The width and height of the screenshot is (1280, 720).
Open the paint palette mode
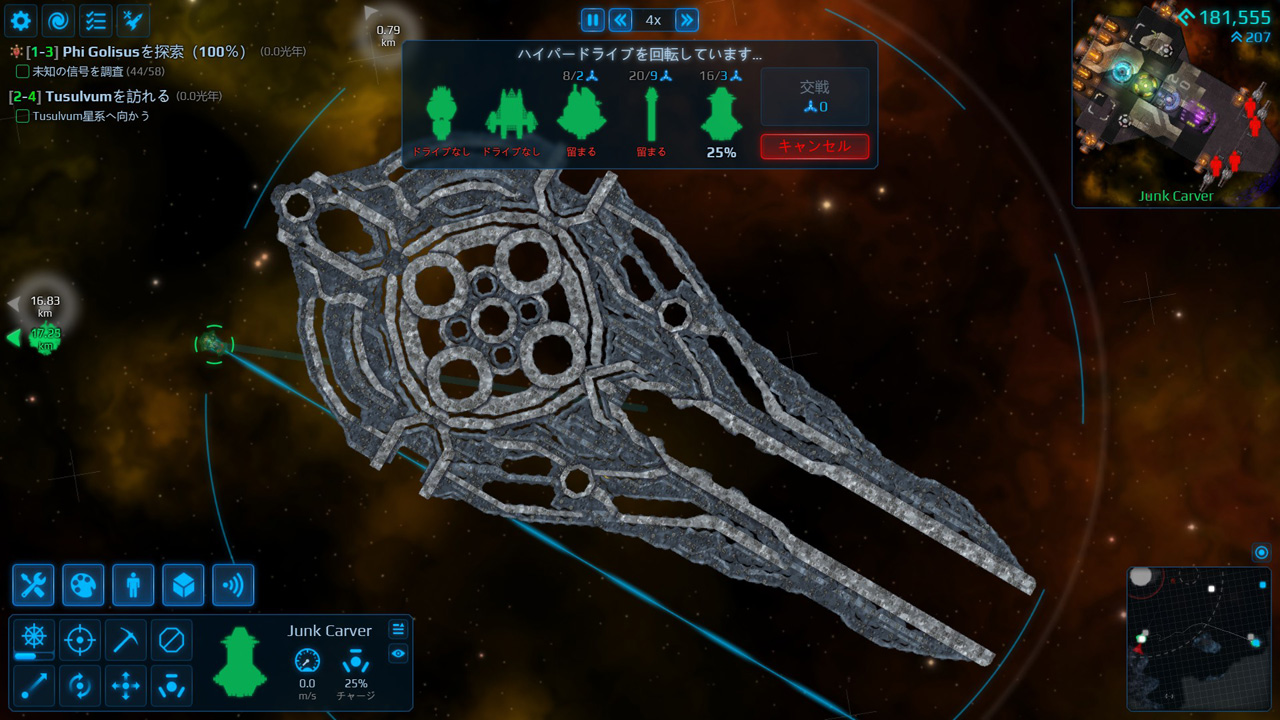(x=83, y=585)
